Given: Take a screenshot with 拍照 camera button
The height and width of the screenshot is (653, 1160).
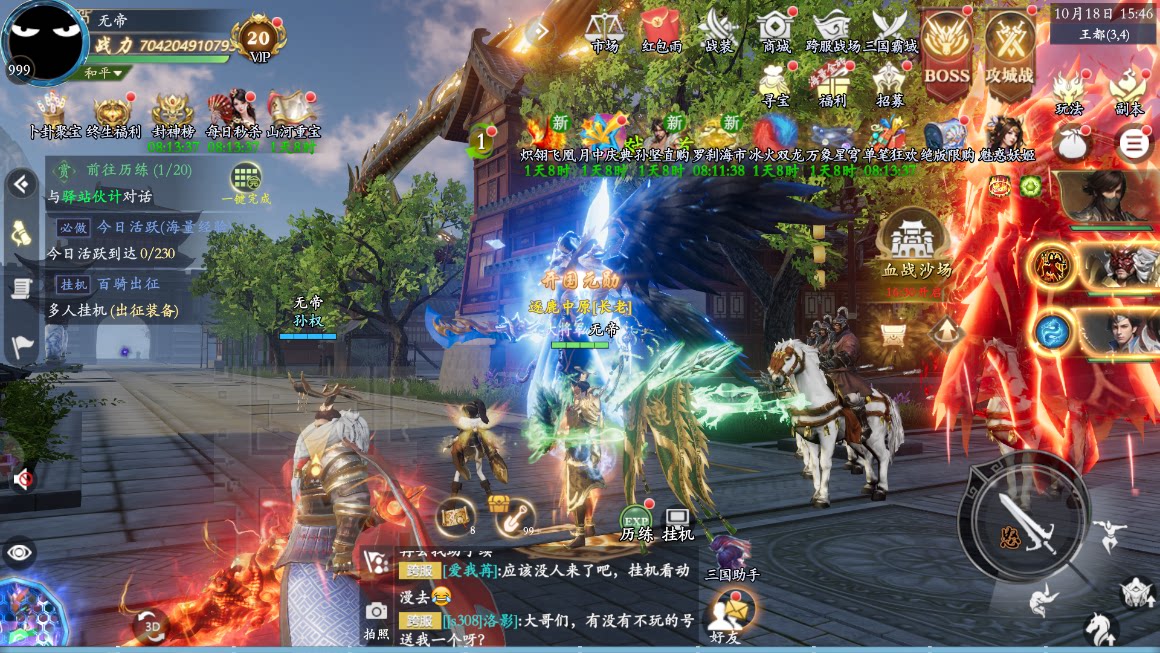Looking at the screenshot, I should pyautogui.click(x=376, y=618).
